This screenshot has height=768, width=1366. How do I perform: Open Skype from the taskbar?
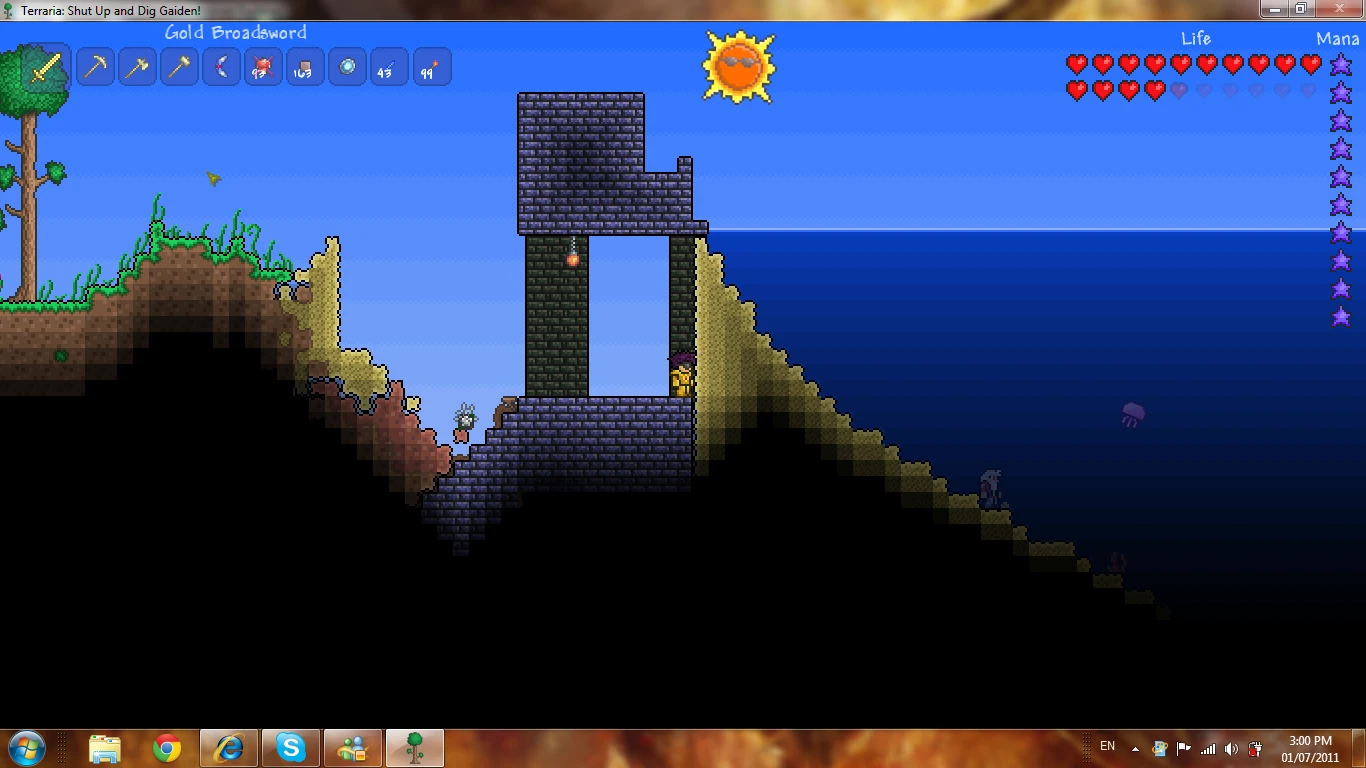(x=290, y=747)
